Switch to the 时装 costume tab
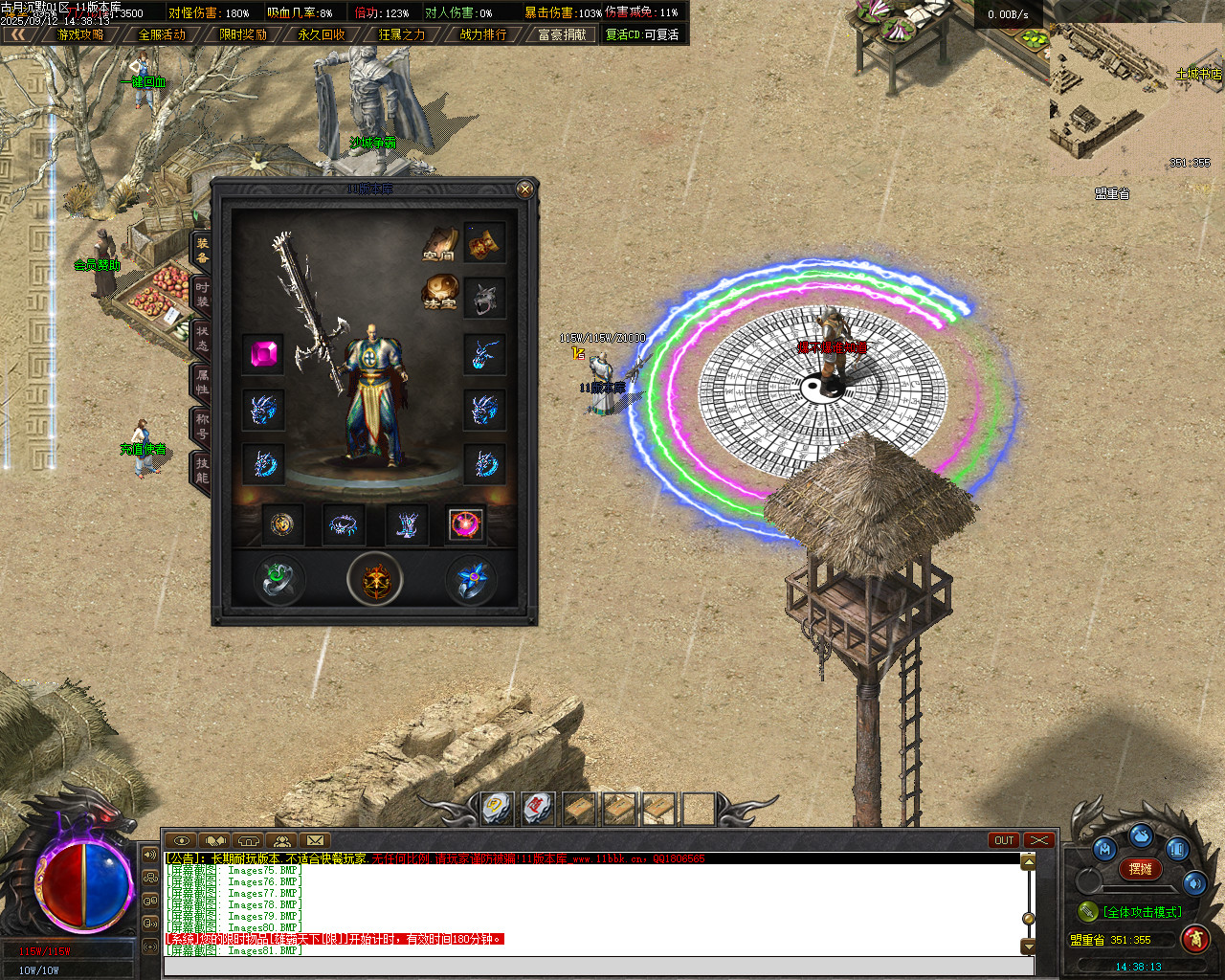 click(202, 295)
